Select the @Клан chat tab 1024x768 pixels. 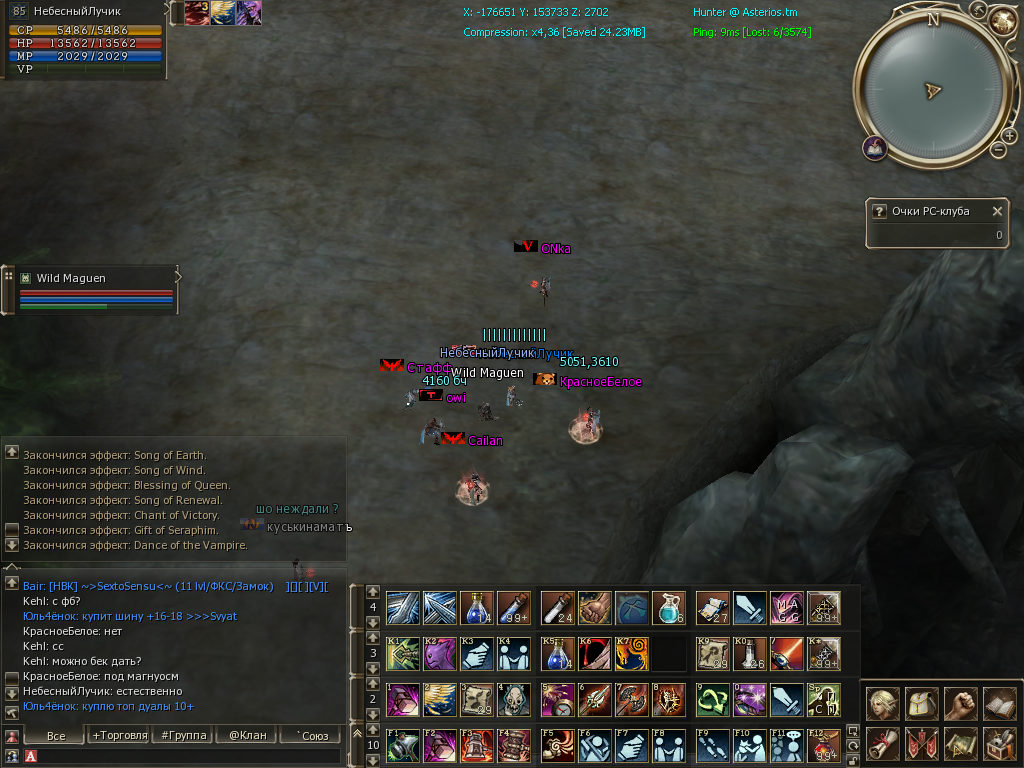pyautogui.click(x=246, y=736)
